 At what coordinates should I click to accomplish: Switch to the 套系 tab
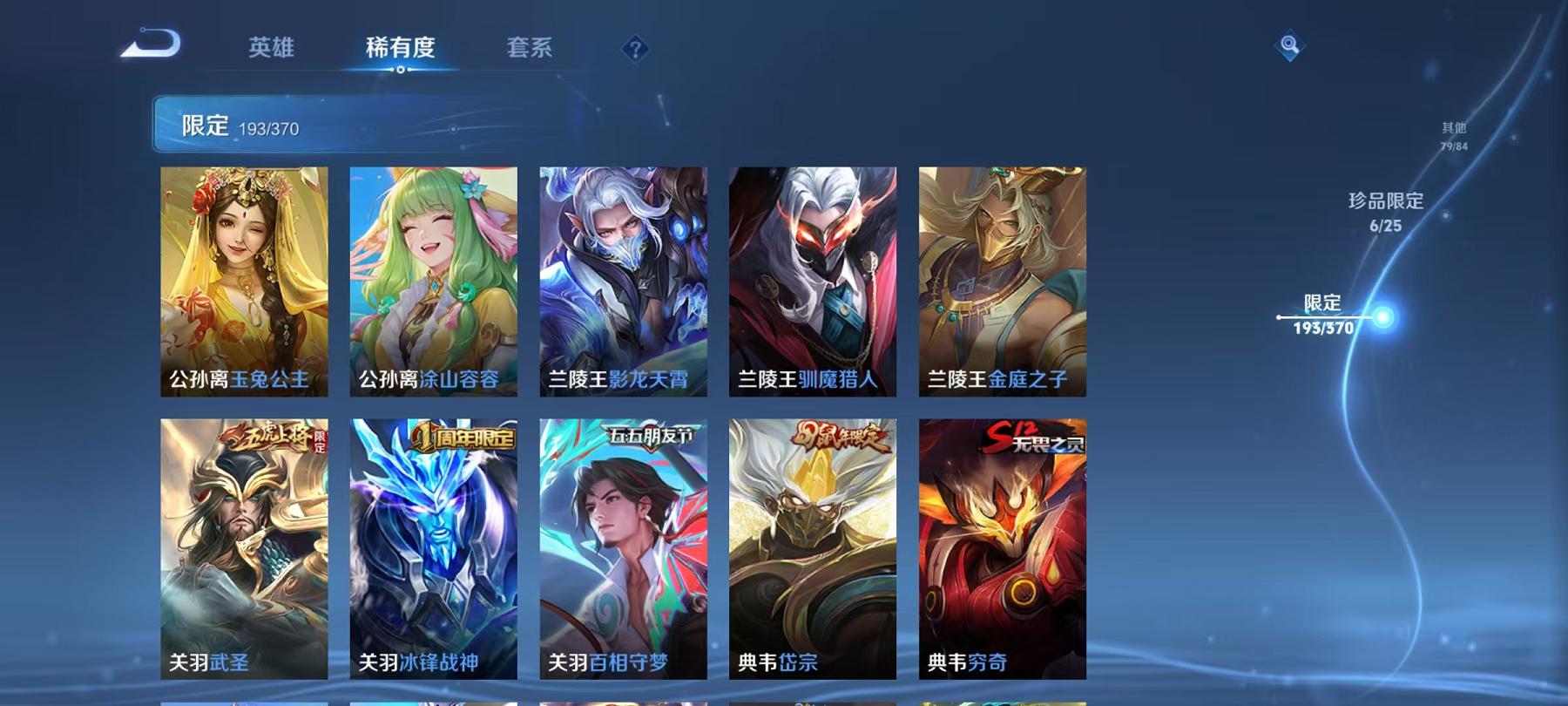(530, 50)
